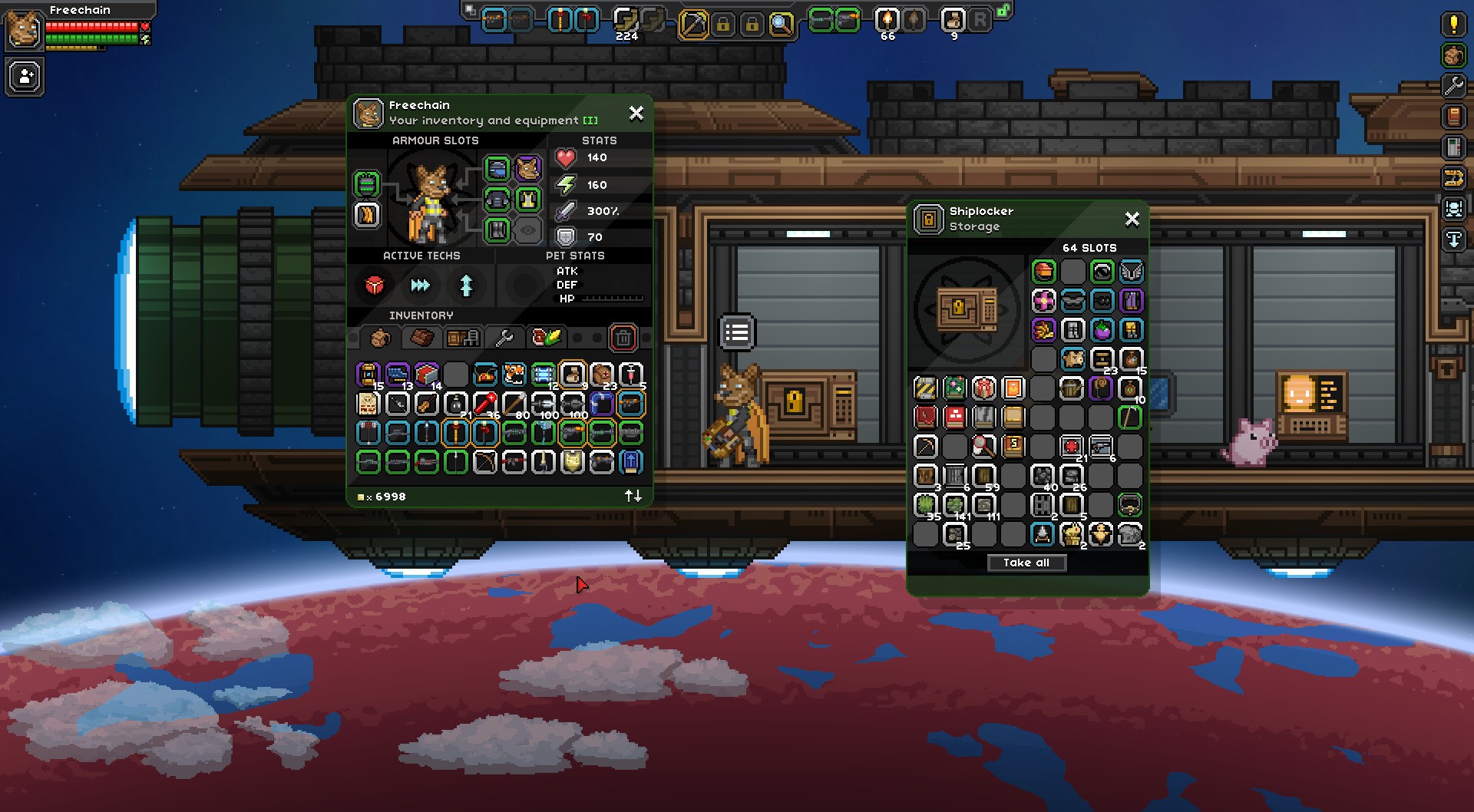Activate the Sprint active tech

tap(419, 285)
